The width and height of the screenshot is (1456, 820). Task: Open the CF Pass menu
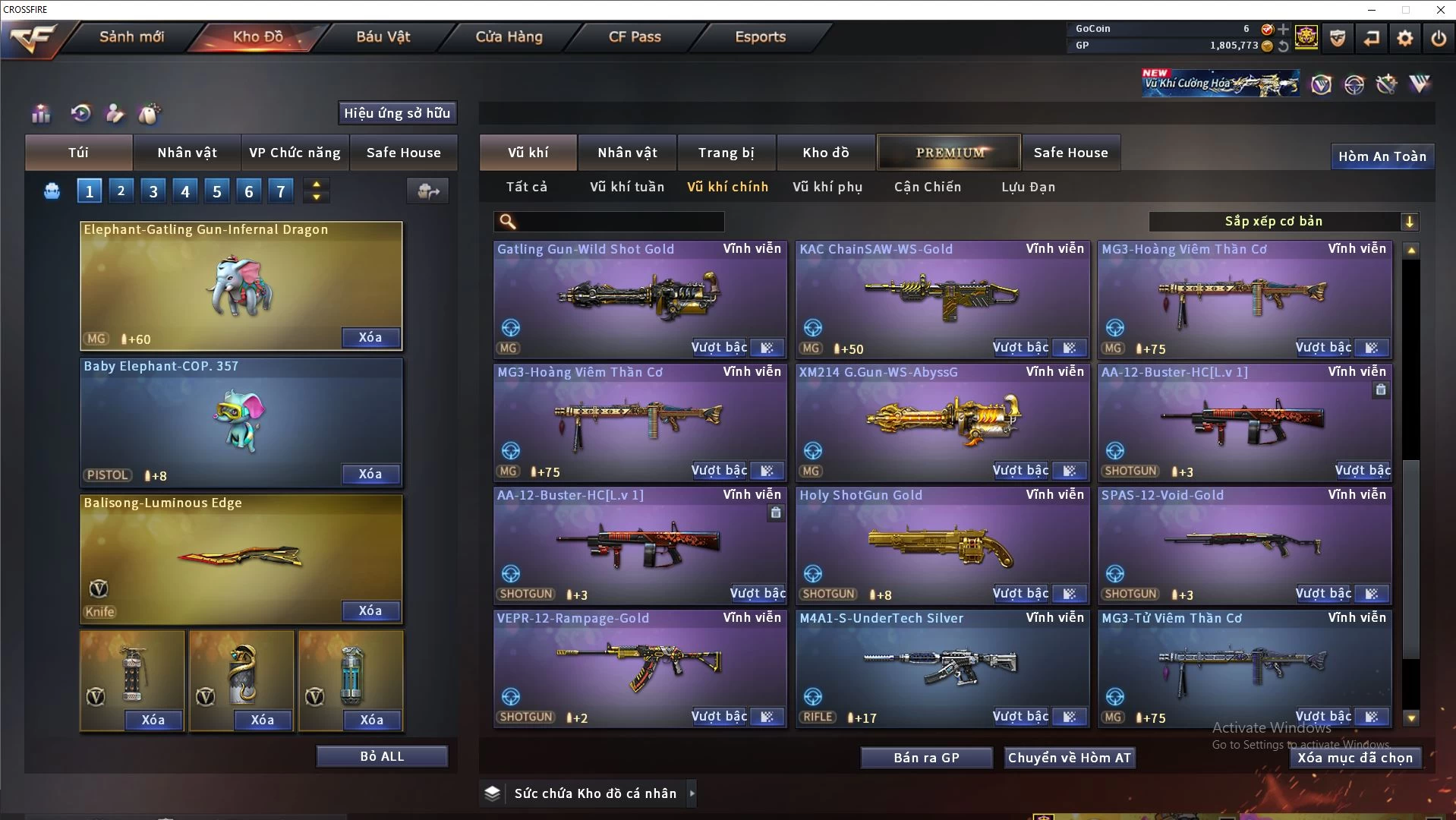tap(635, 36)
